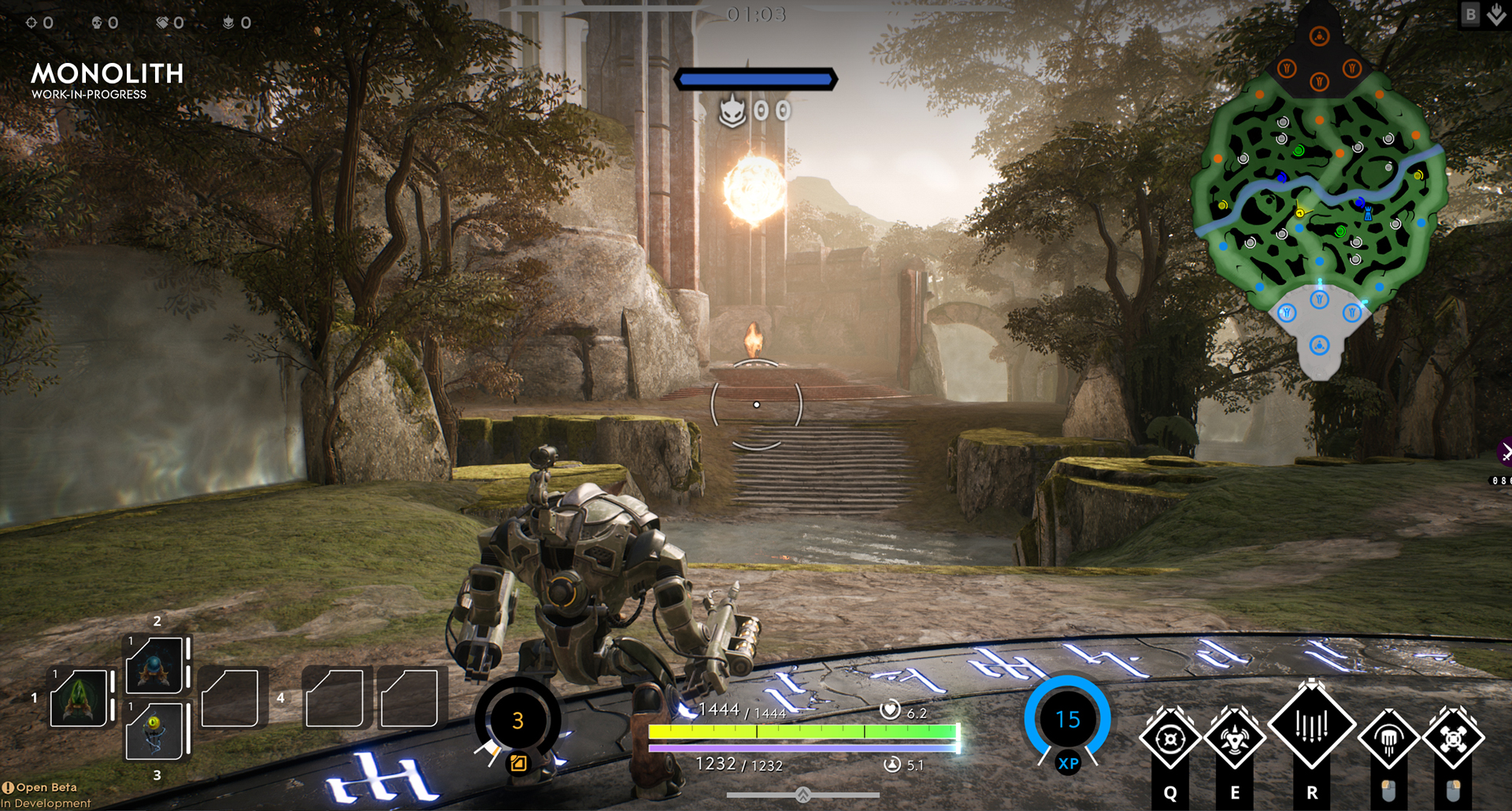Ping the orange enemy core on minimap
This screenshot has width=1512, height=811.
(x=1319, y=36)
